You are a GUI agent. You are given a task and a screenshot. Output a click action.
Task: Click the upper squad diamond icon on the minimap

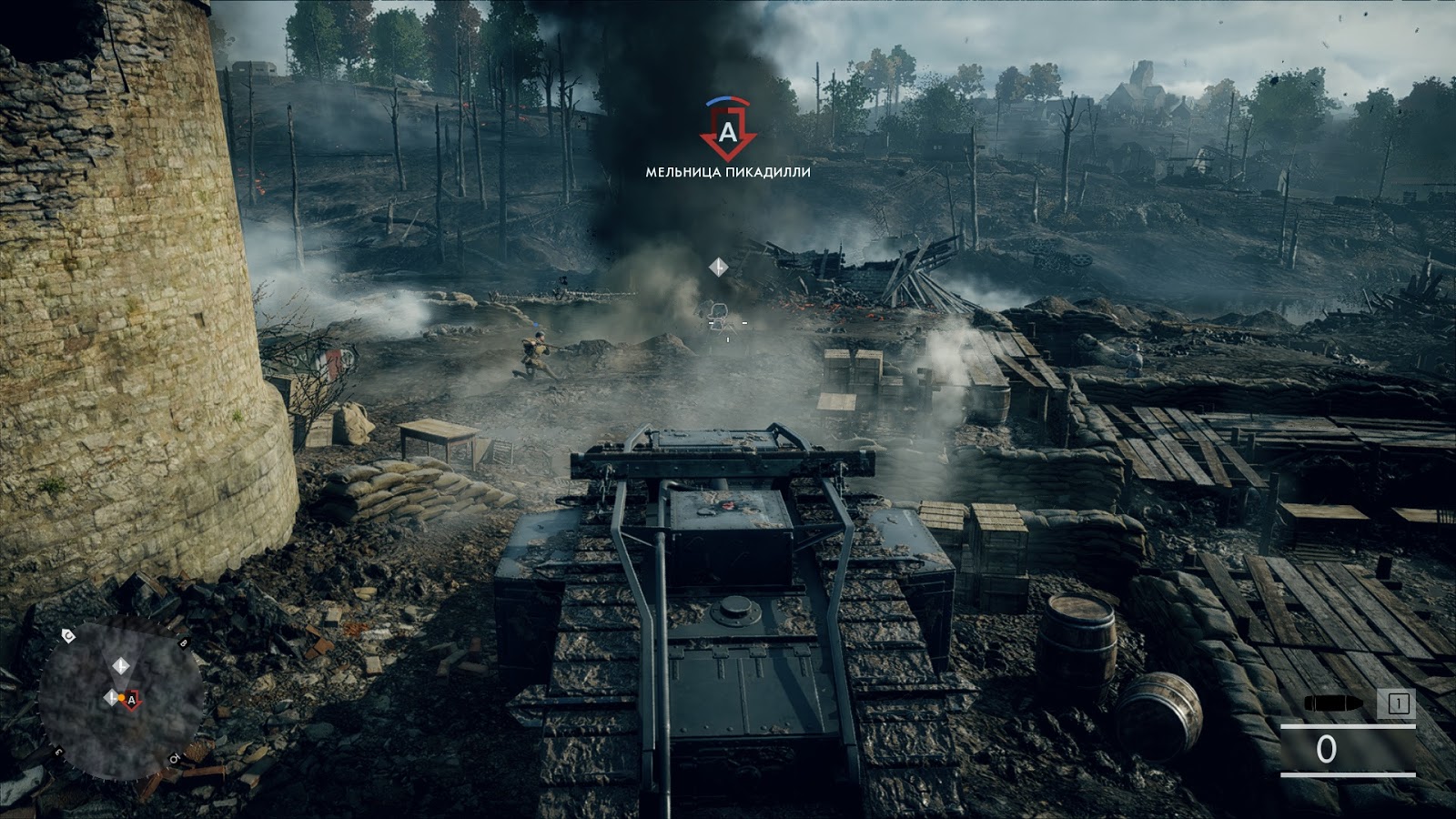(121, 667)
